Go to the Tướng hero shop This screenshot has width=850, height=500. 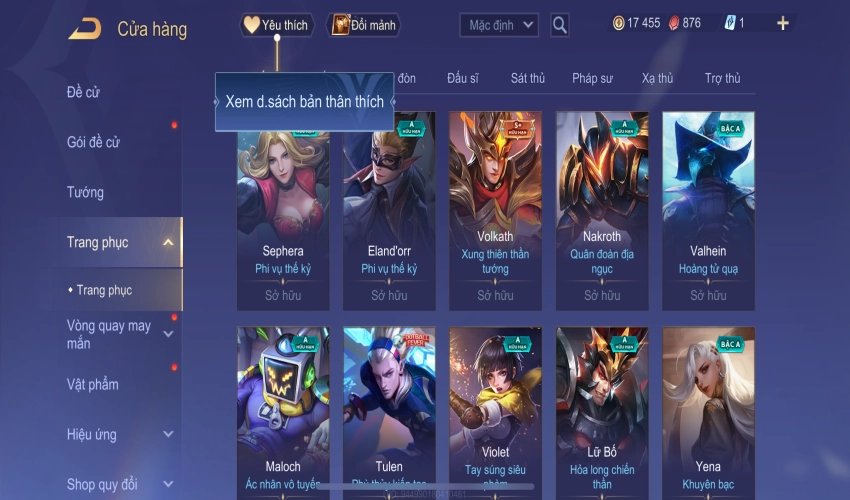(x=85, y=192)
